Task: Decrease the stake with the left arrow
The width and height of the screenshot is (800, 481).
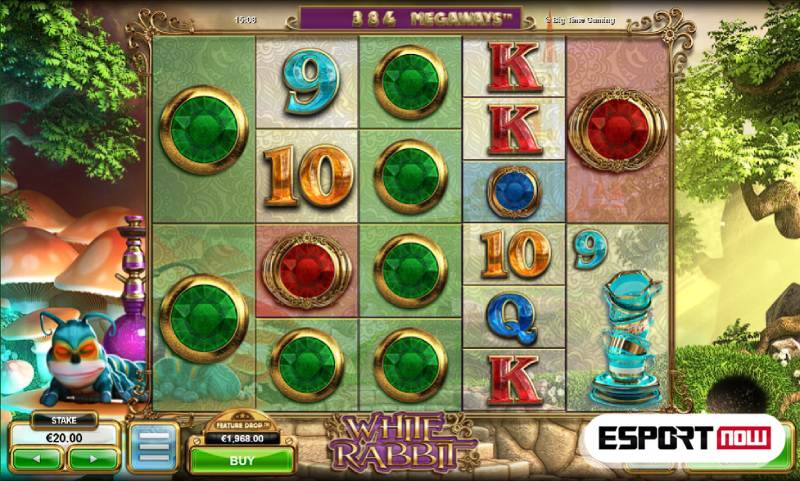Action: point(38,459)
